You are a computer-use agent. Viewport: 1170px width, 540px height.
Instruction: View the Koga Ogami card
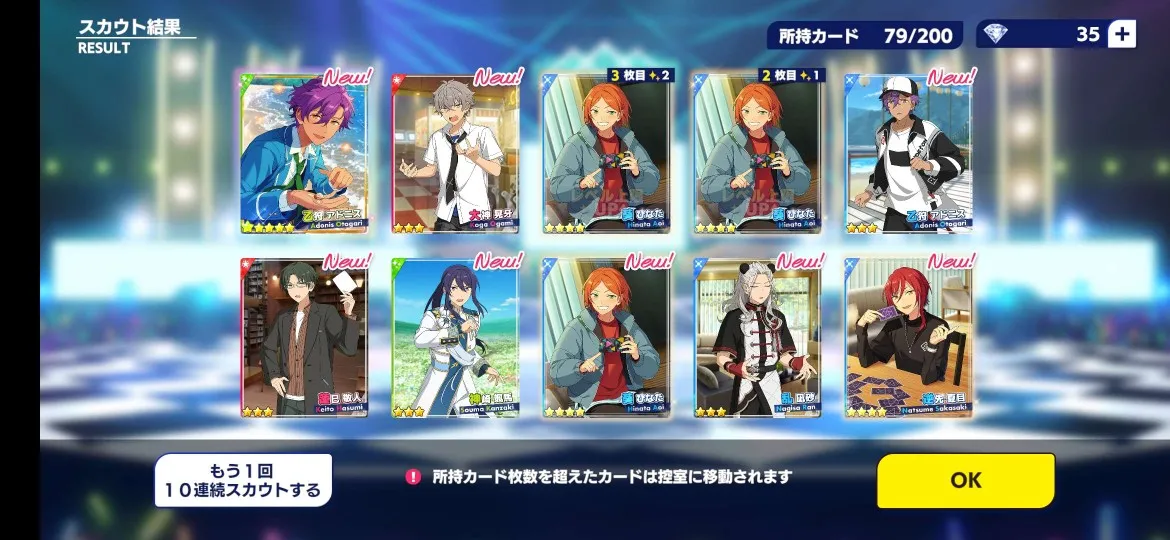coord(455,153)
